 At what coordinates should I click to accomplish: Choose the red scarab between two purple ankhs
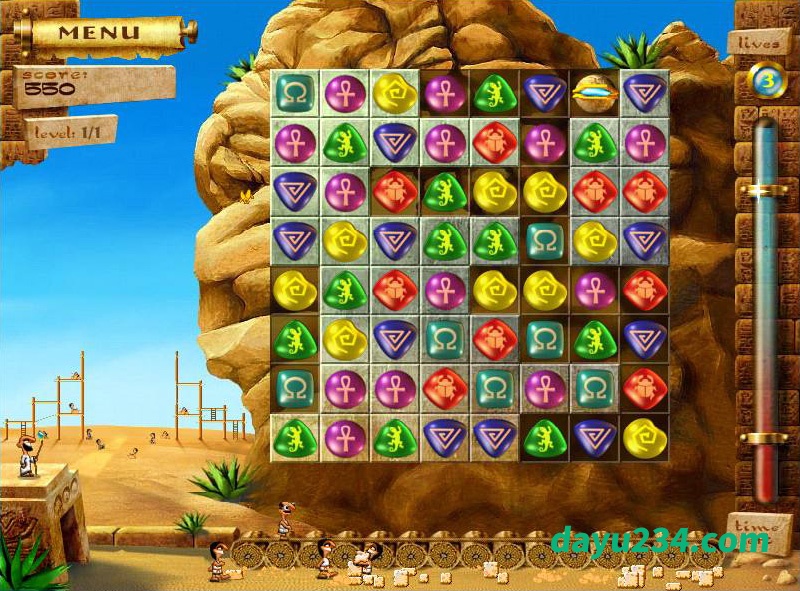pyautogui.click(x=495, y=141)
